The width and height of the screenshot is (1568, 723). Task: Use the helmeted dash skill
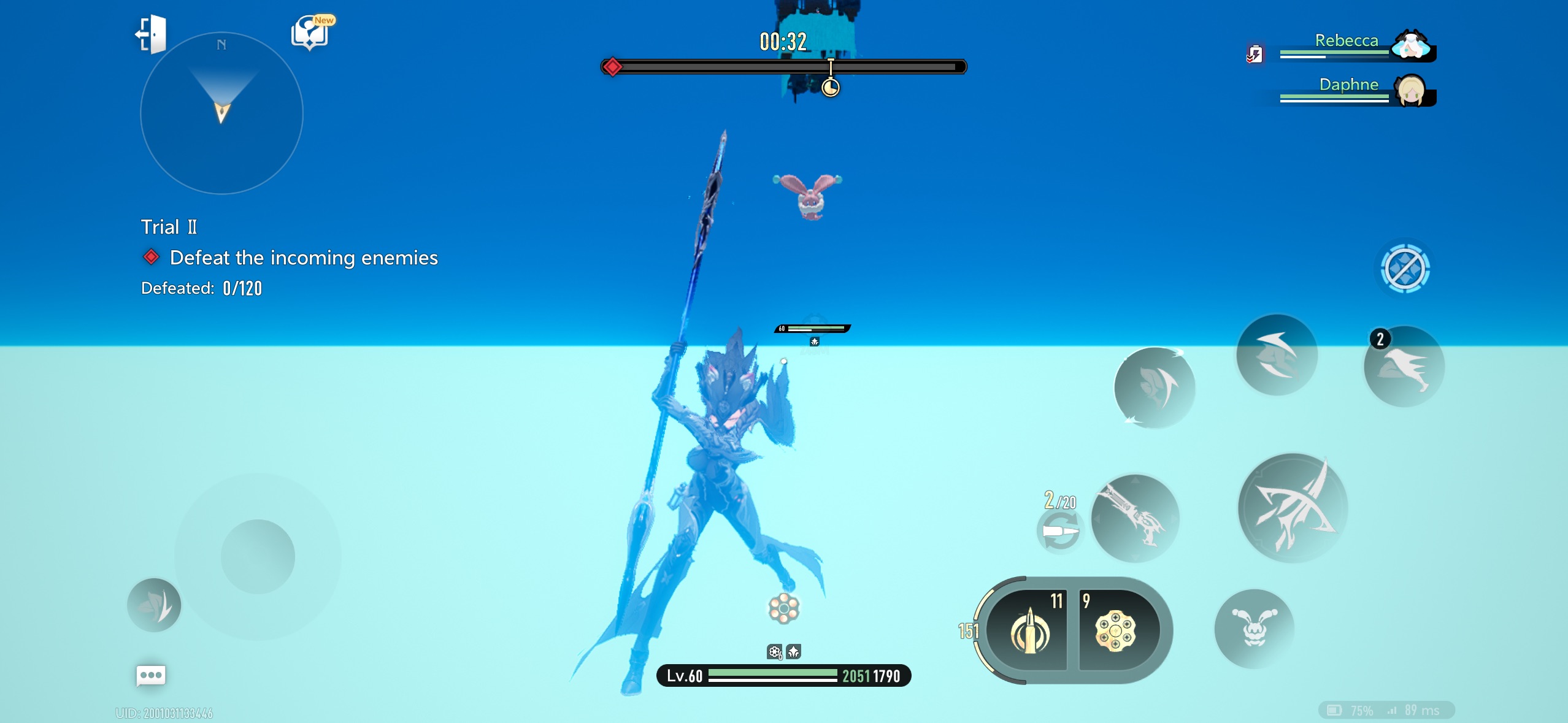(x=1277, y=355)
